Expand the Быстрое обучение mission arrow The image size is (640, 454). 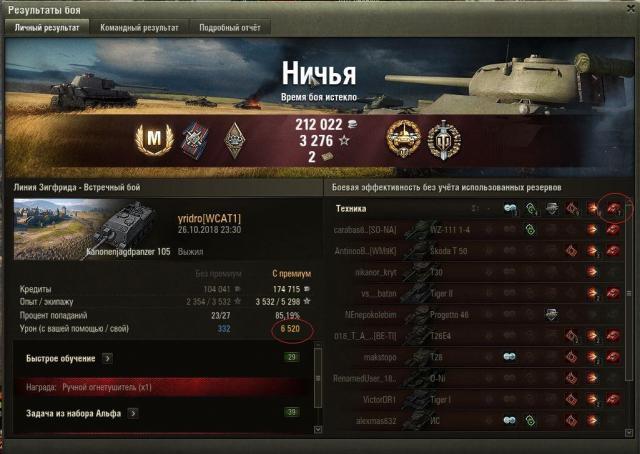(x=108, y=357)
